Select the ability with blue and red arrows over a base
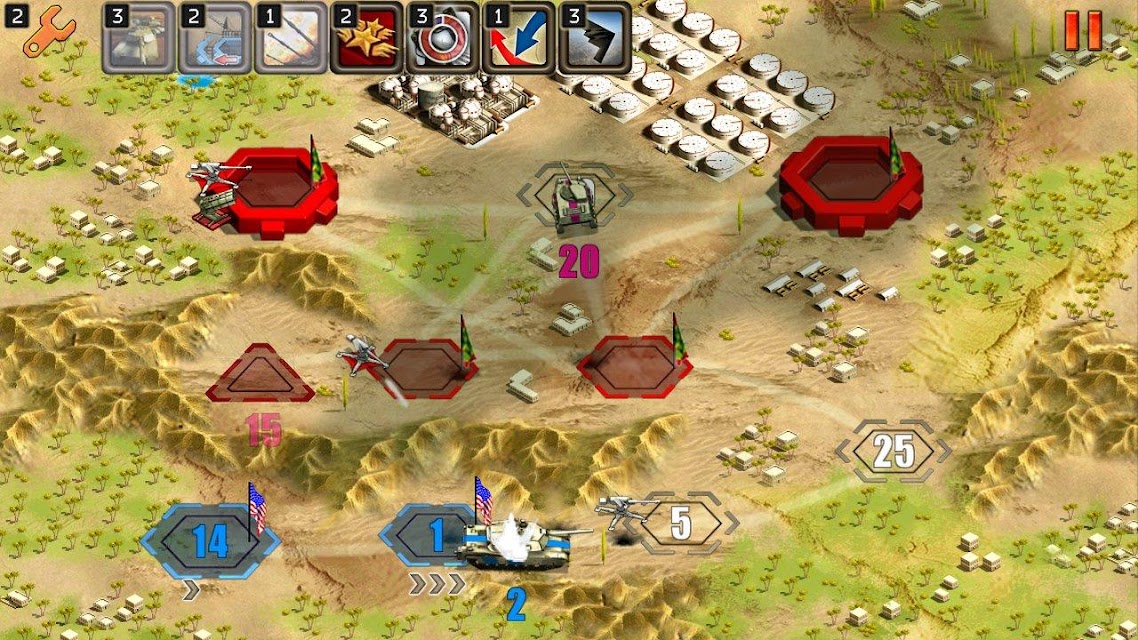Image resolution: width=1138 pixels, height=640 pixels. 215,38
